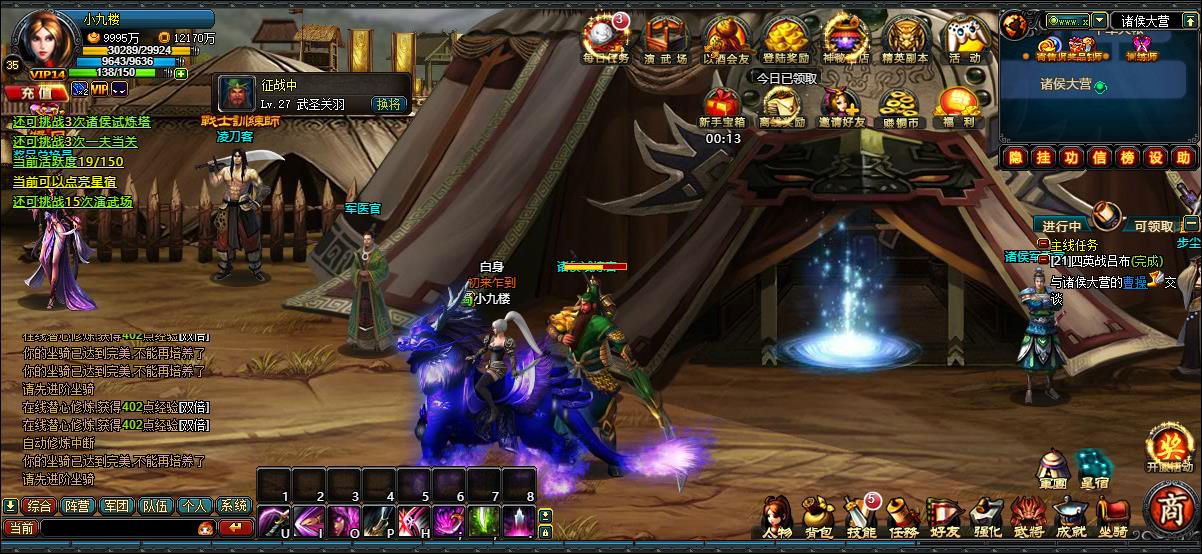Claim the 登陆奖励 login reward
Screen dimensions: 1202x554
click(x=785, y=40)
